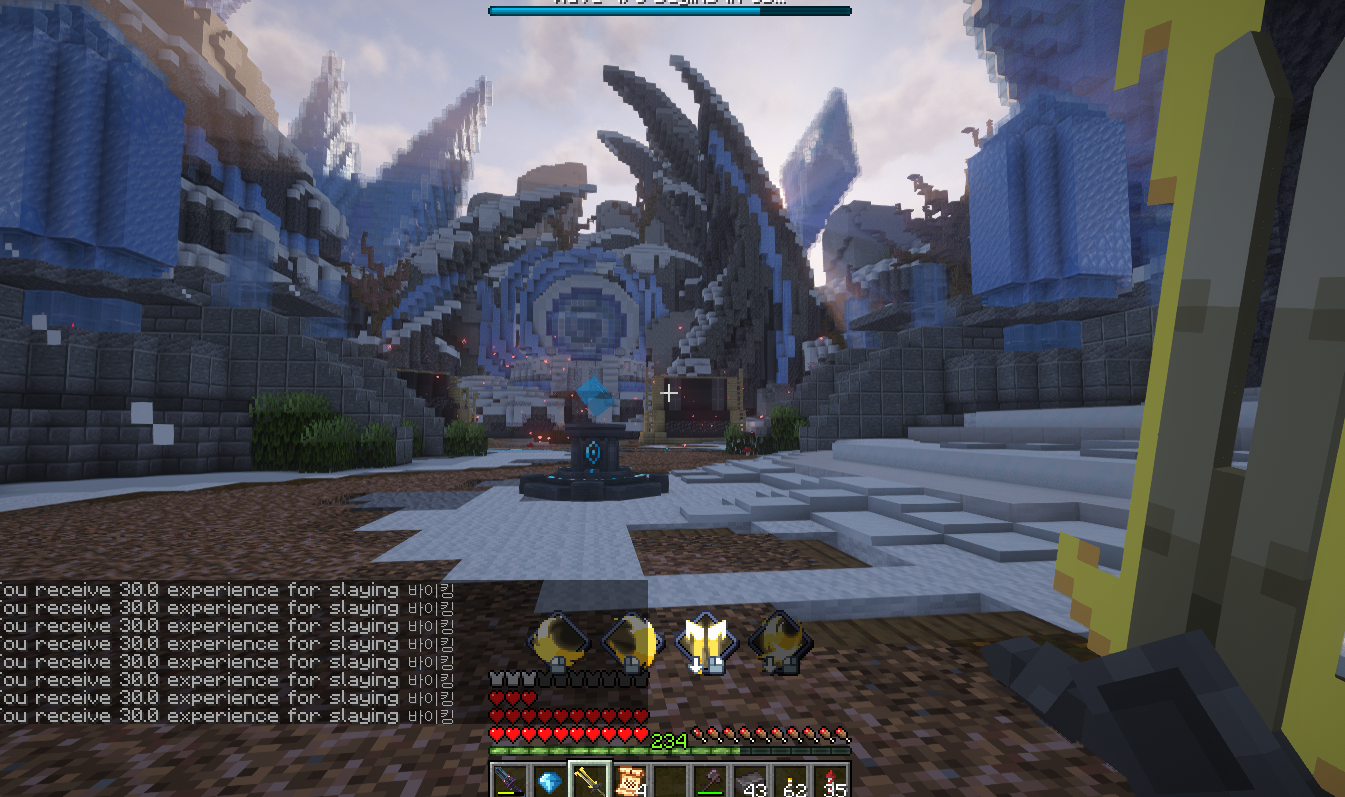Select the gray item stack of 43
1345x797 pixels.
click(751, 781)
